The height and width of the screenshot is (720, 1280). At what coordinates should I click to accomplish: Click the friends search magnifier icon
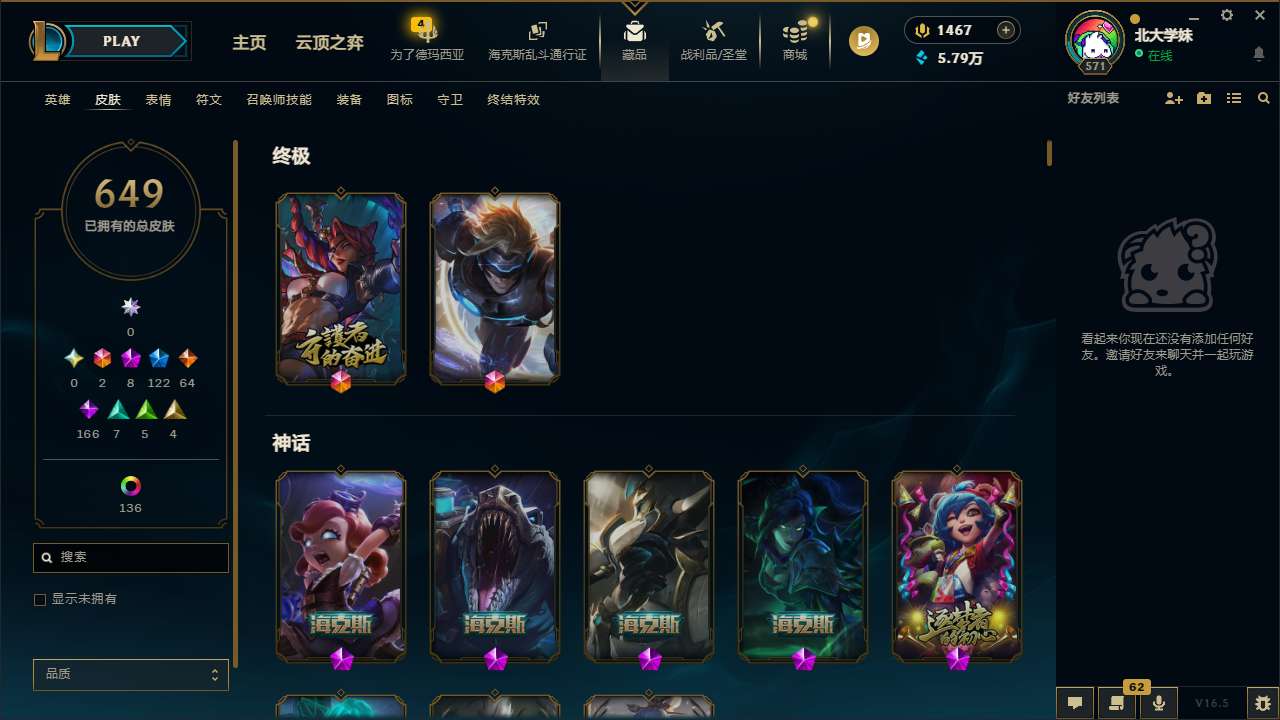[x=1264, y=98]
